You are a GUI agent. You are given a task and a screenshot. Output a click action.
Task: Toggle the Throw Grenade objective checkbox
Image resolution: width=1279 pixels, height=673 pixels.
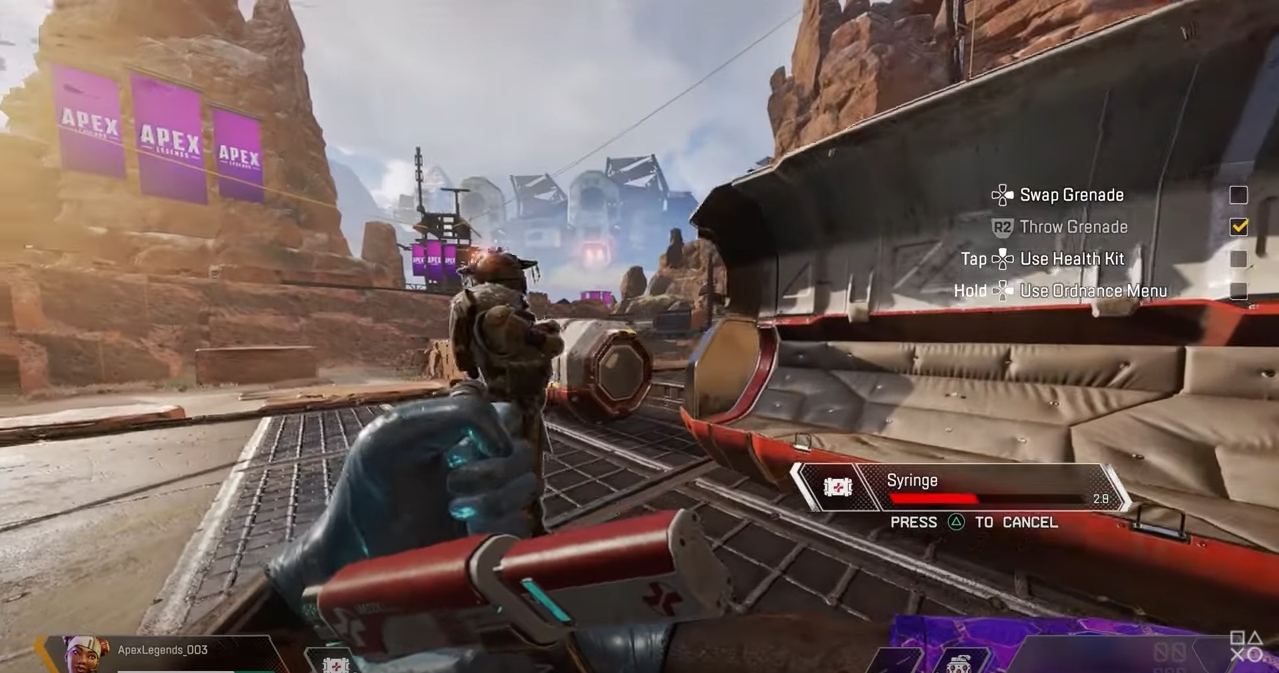[1238, 227]
